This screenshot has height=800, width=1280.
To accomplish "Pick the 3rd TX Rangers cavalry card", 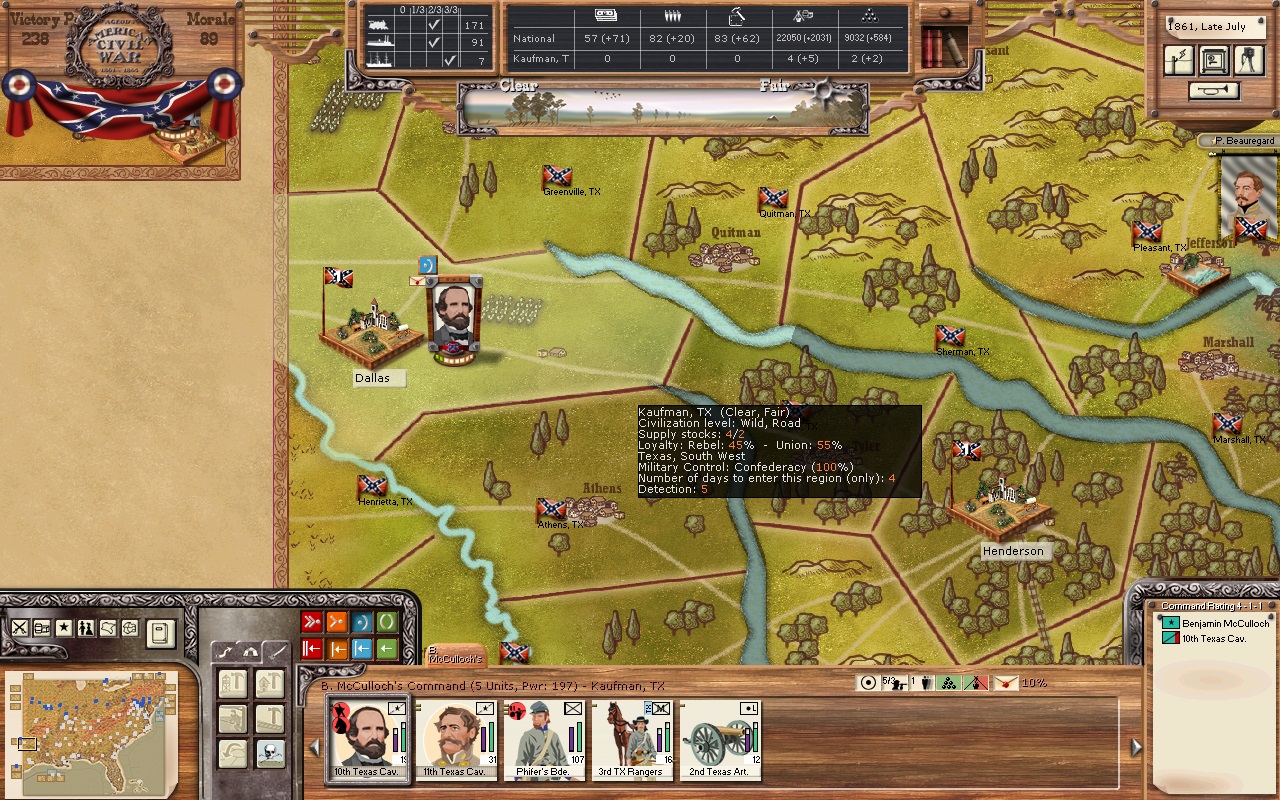I will (630, 739).
